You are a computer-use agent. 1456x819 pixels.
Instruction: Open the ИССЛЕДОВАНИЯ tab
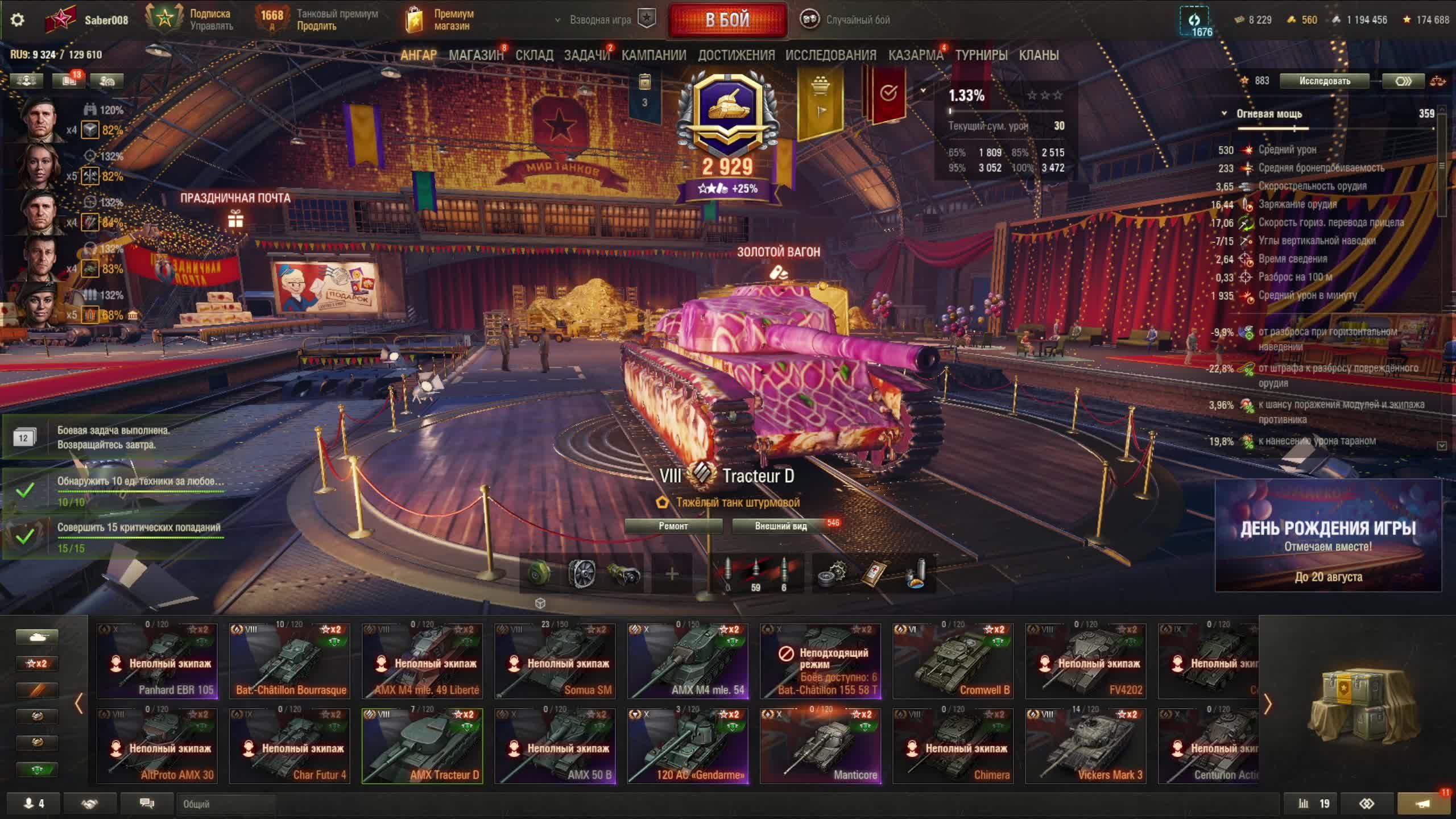(x=830, y=55)
